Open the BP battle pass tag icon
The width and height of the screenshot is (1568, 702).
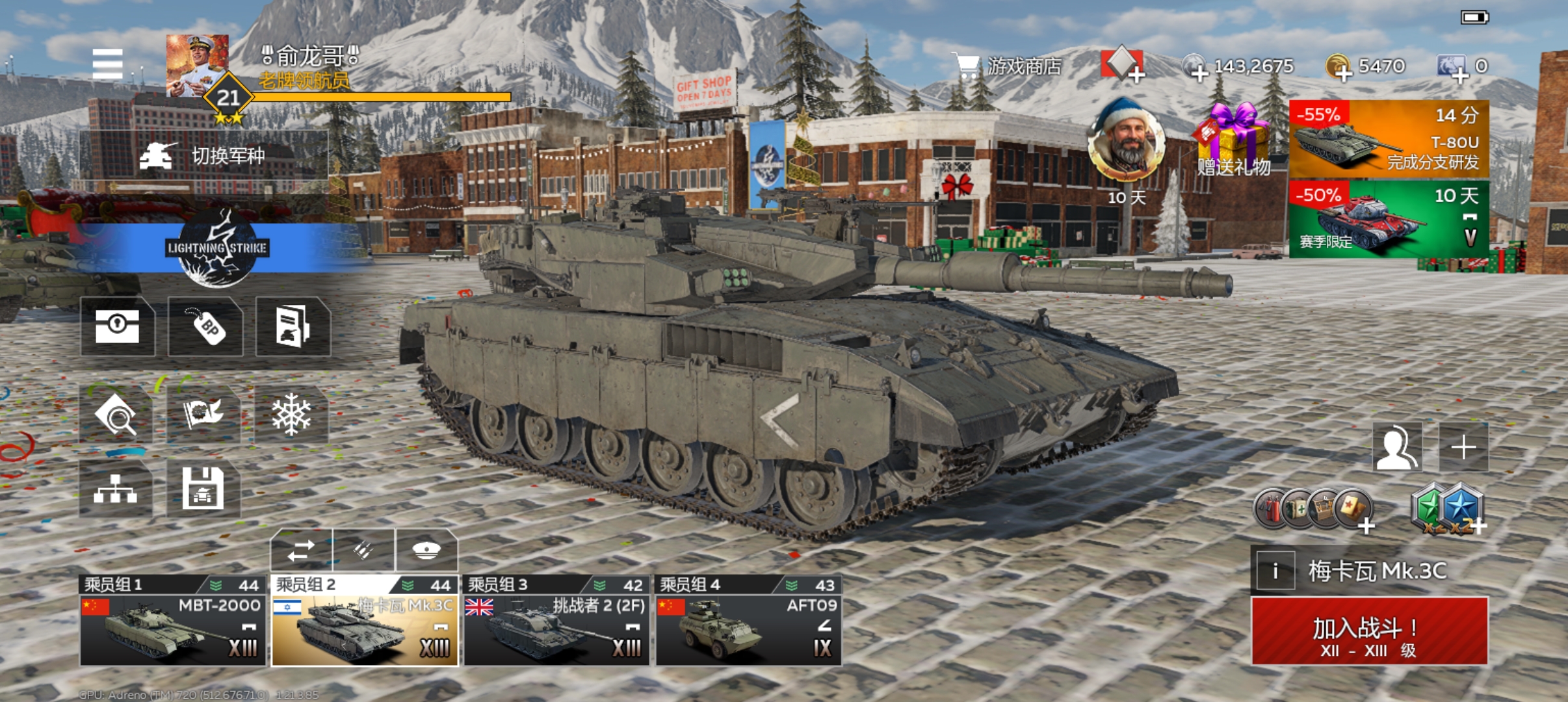[205, 326]
